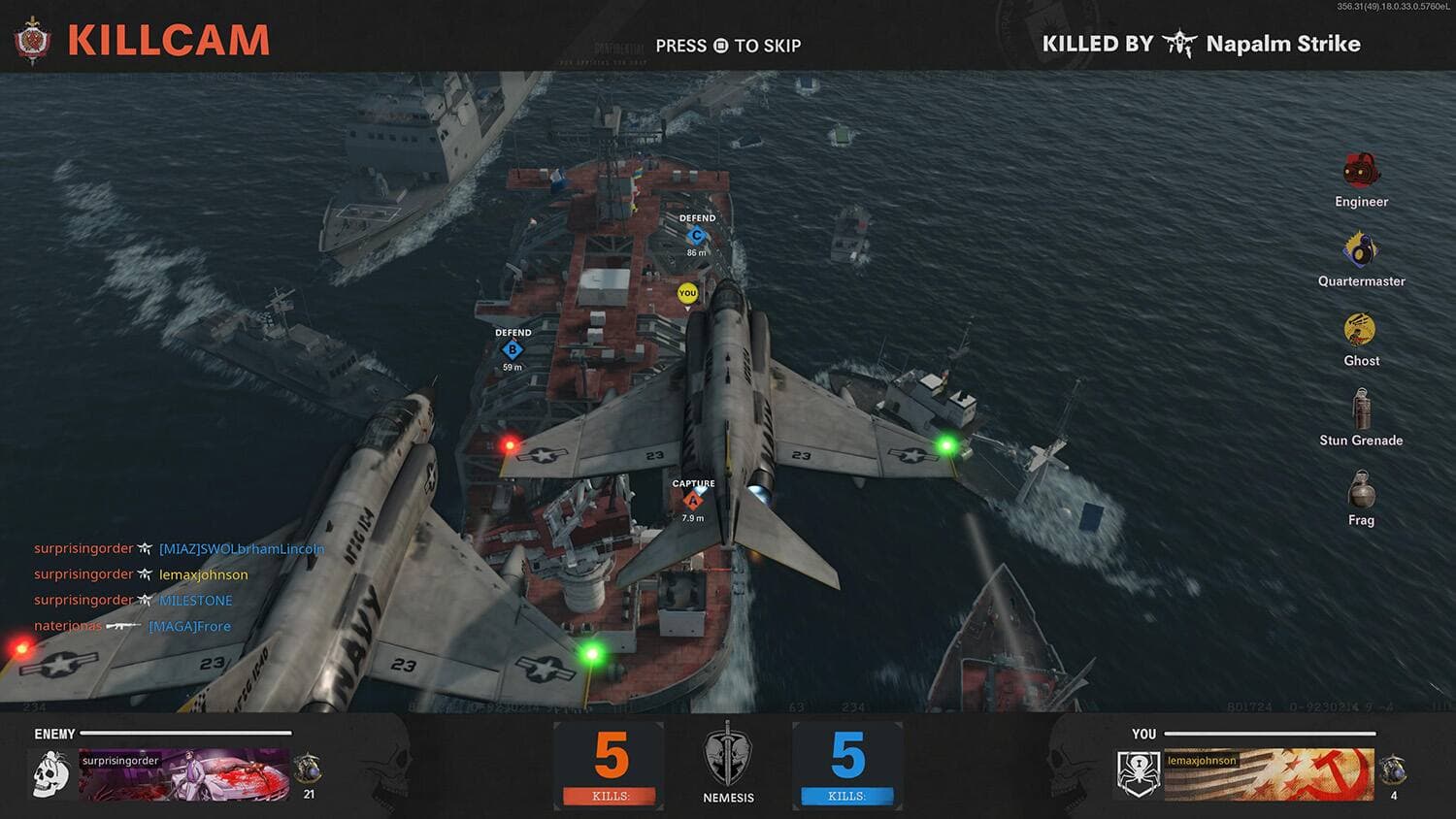The width and height of the screenshot is (1456, 819).
Task: Select the Napalm Strike killstreak icon
Action: pos(1179,44)
